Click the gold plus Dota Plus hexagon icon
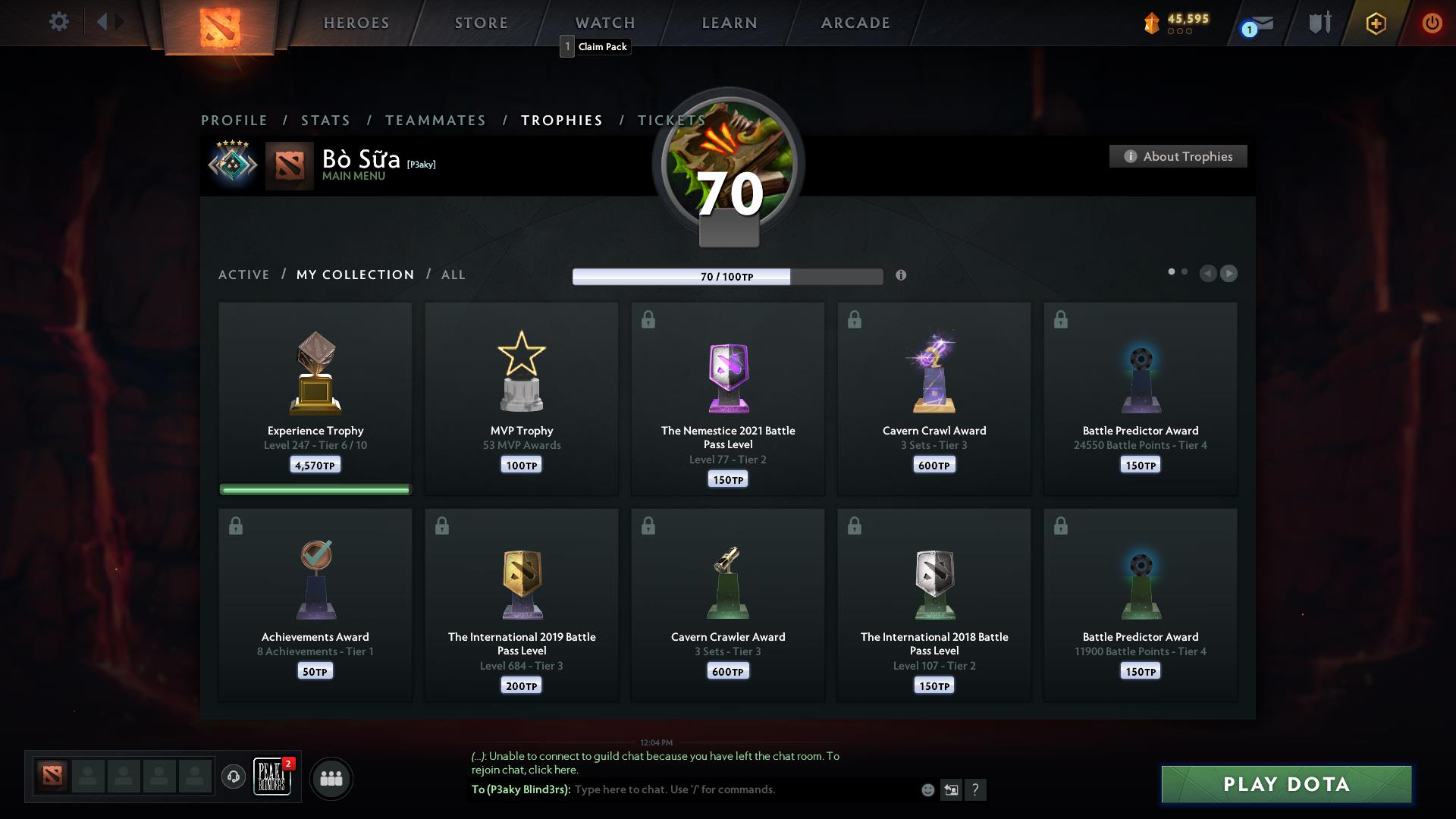Screen dimensions: 1456x819 tap(1376, 23)
